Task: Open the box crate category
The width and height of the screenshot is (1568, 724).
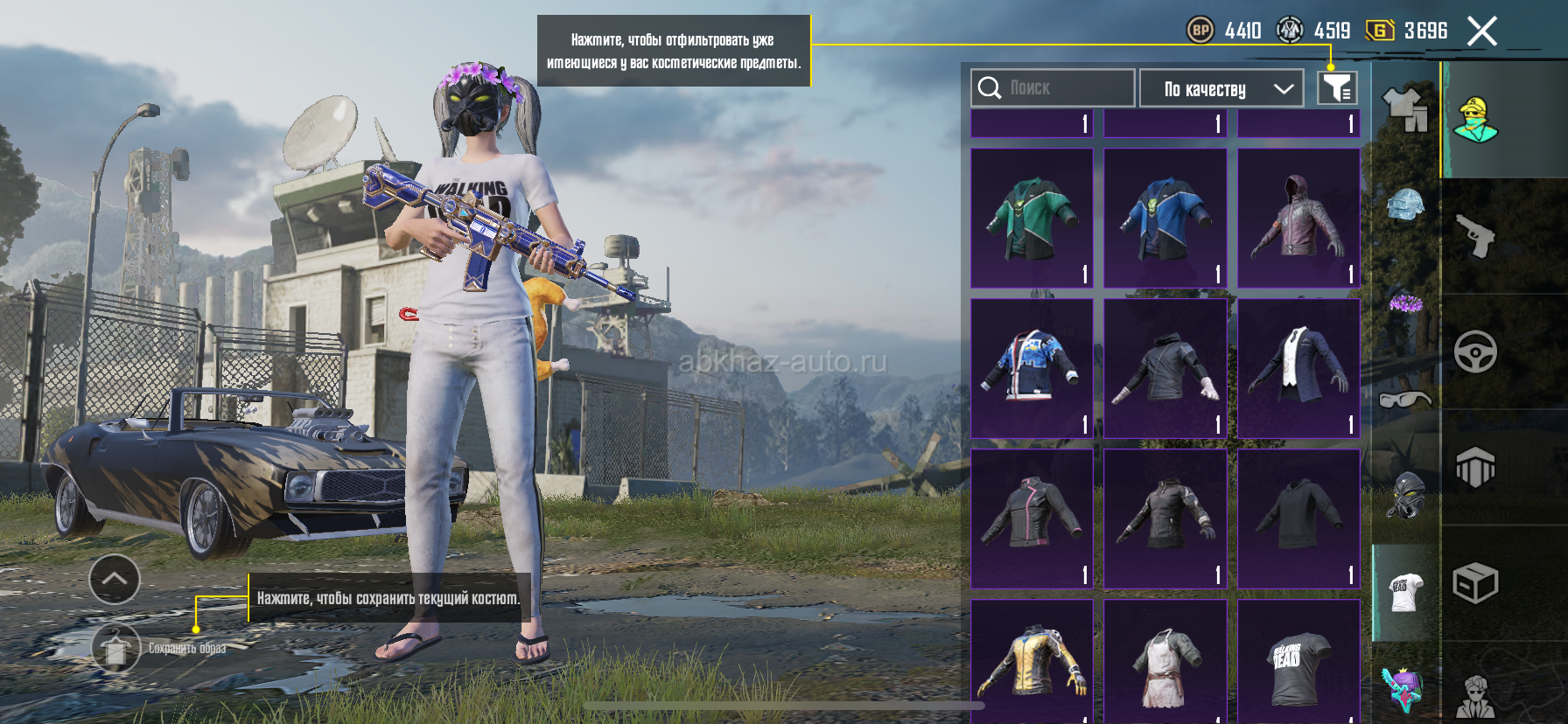Action: 1475,583
